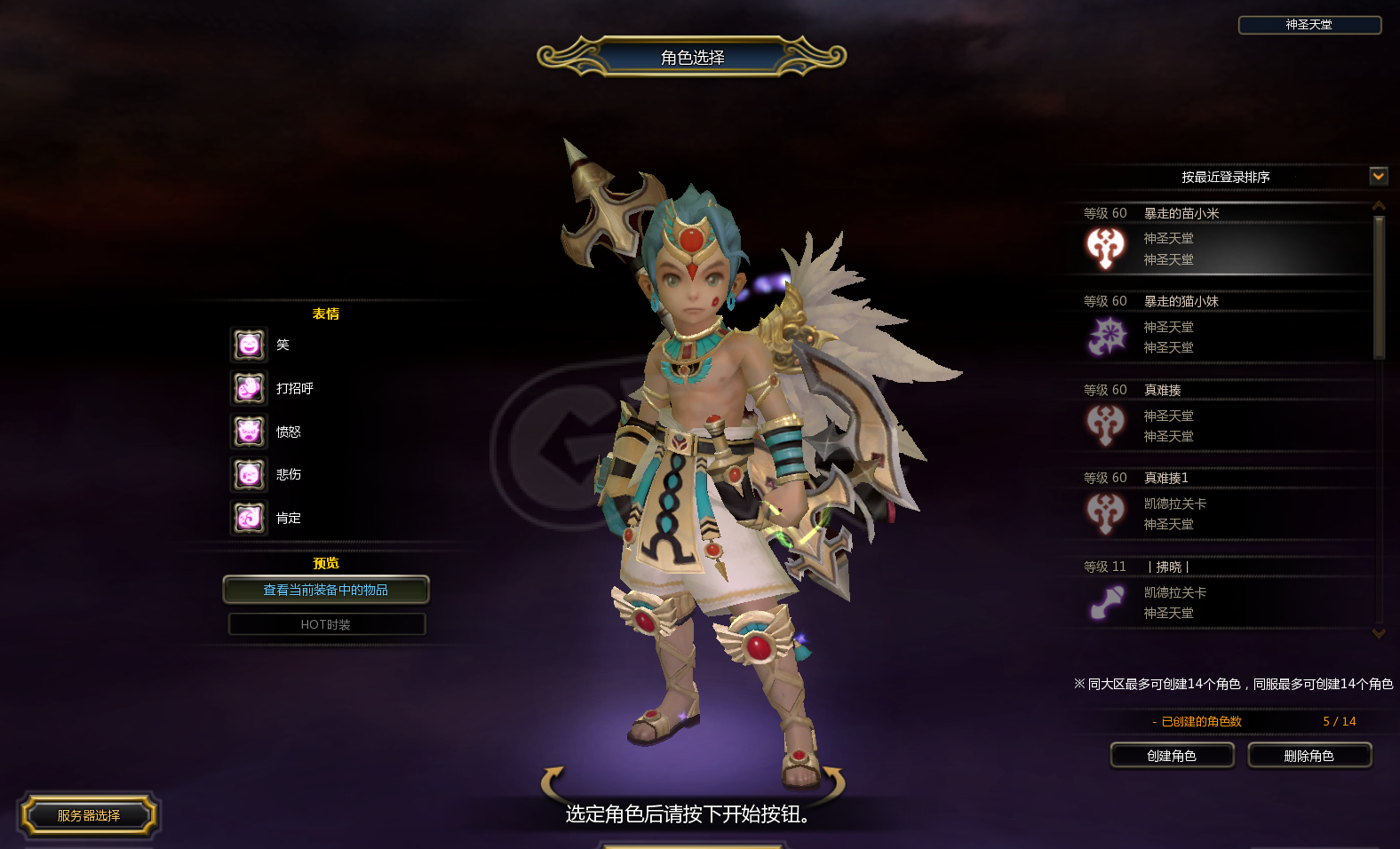The image size is (1400, 849).
Task: Show the 愤怒 angry expression
Action: coord(250,432)
